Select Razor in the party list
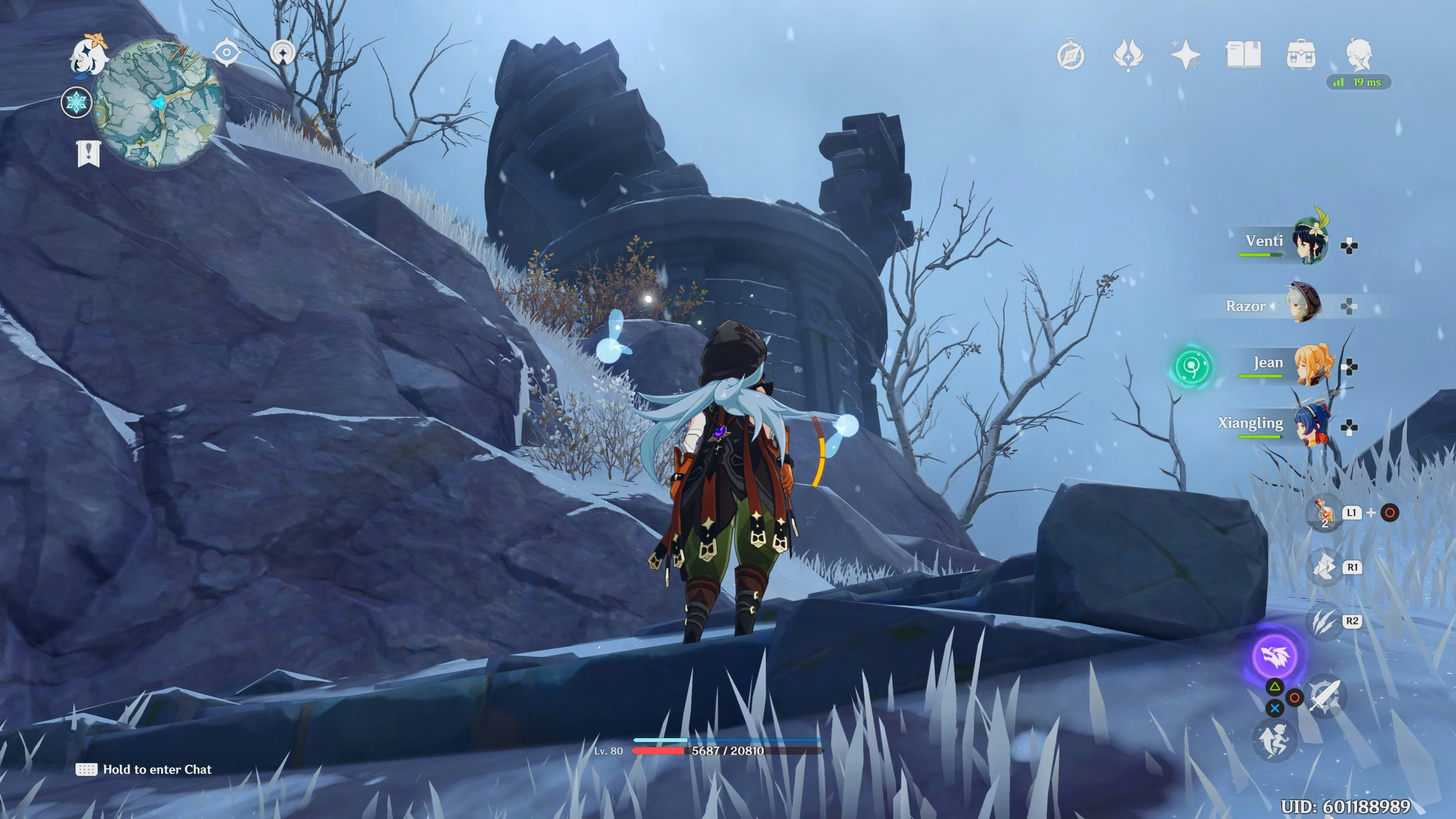 click(x=1304, y=304)
